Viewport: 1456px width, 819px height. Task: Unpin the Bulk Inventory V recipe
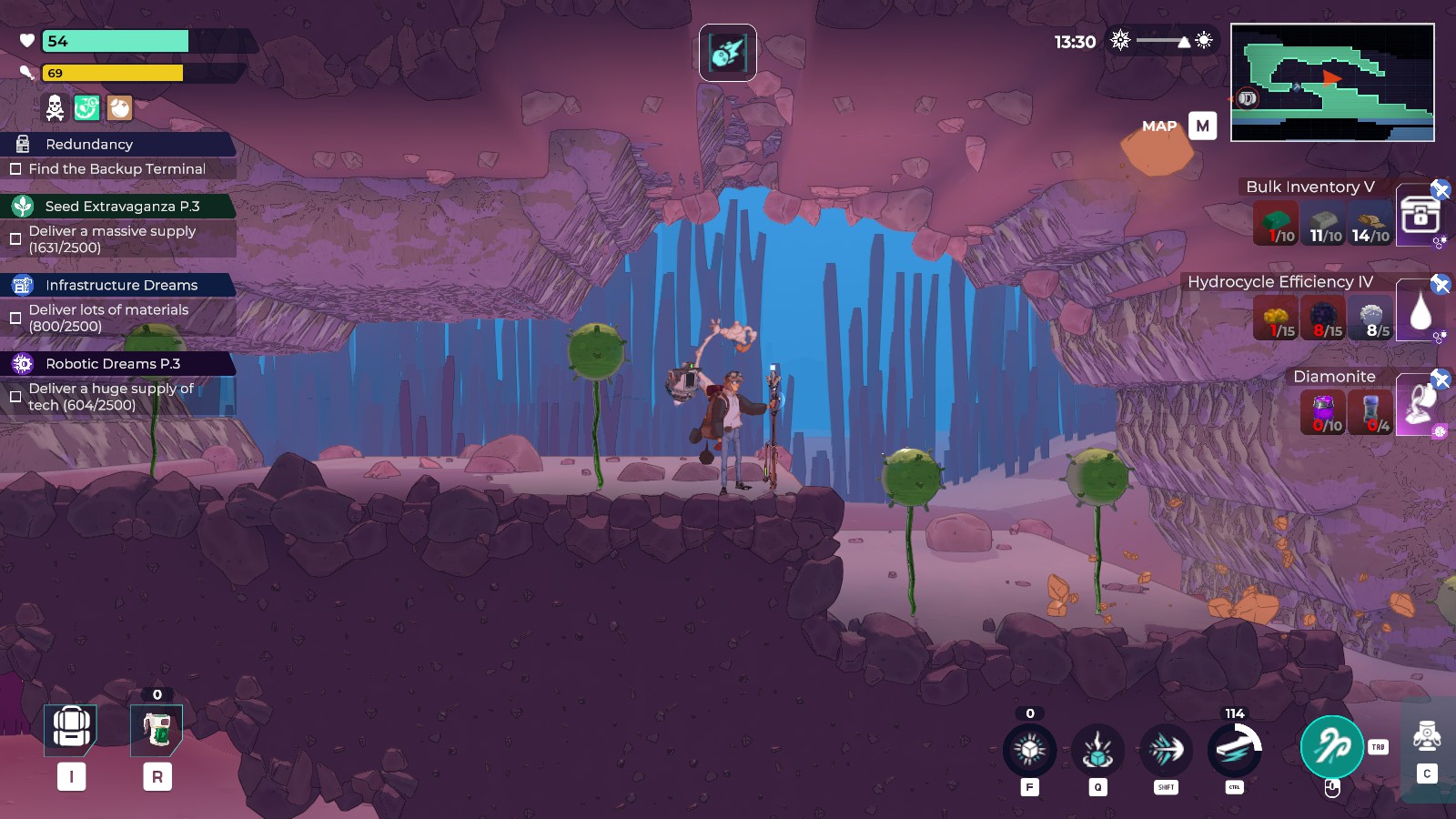[1441, 189]
